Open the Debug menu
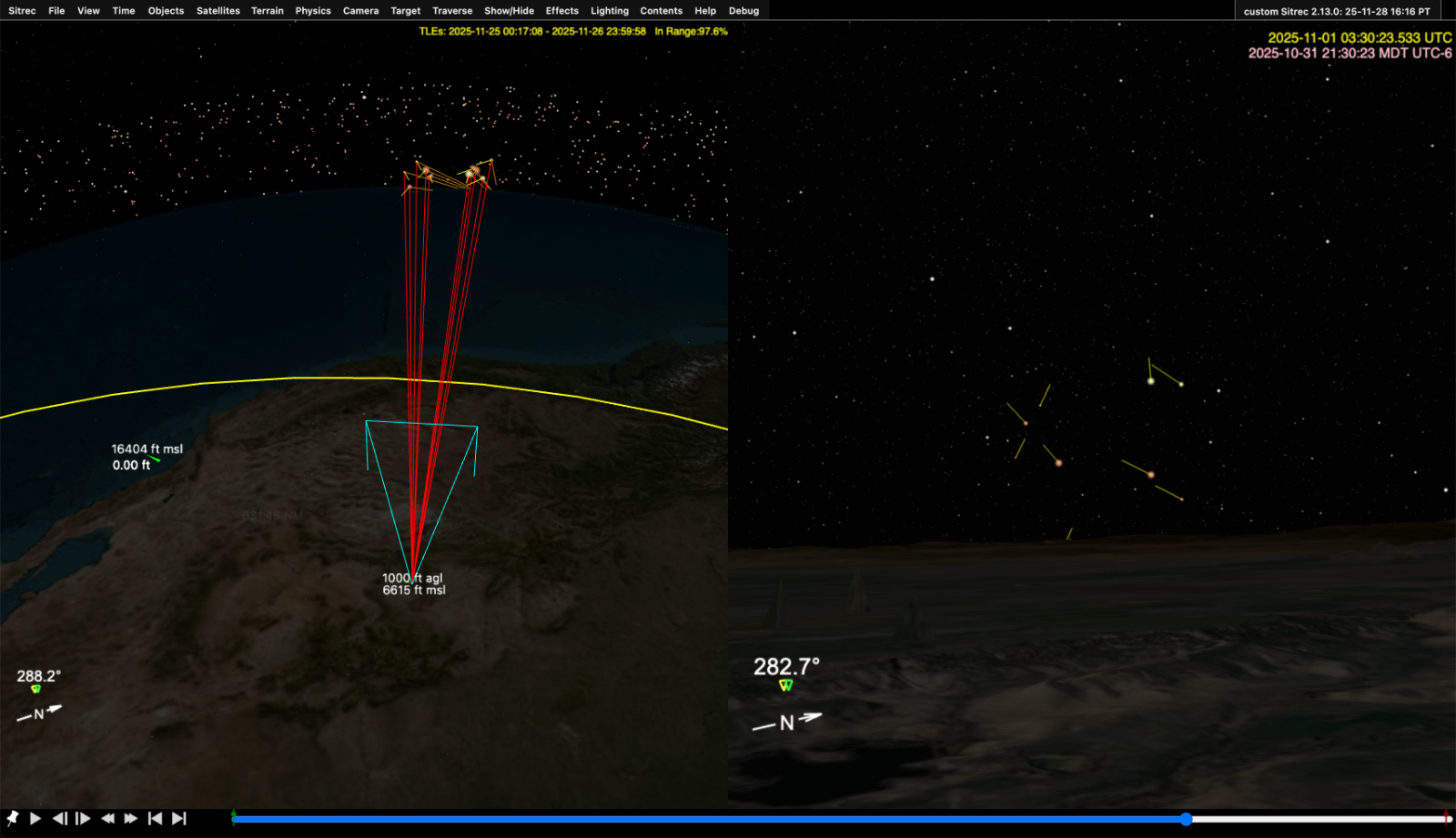1456x838 pixels. pyautogui.click(x=743, y=11)
